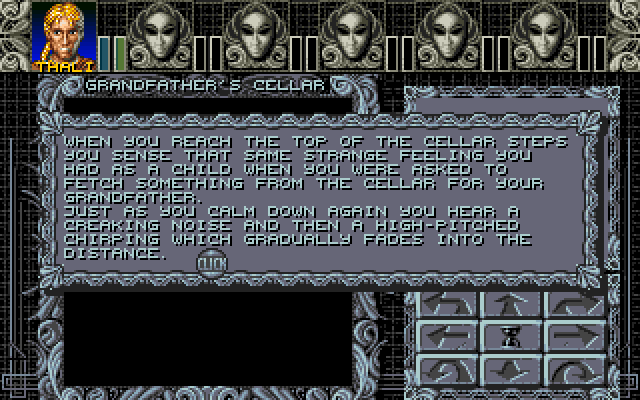Wait using the hourglass button
This screenshot has height=400, width=640.
pyautogui.click(x=511, y=338)
